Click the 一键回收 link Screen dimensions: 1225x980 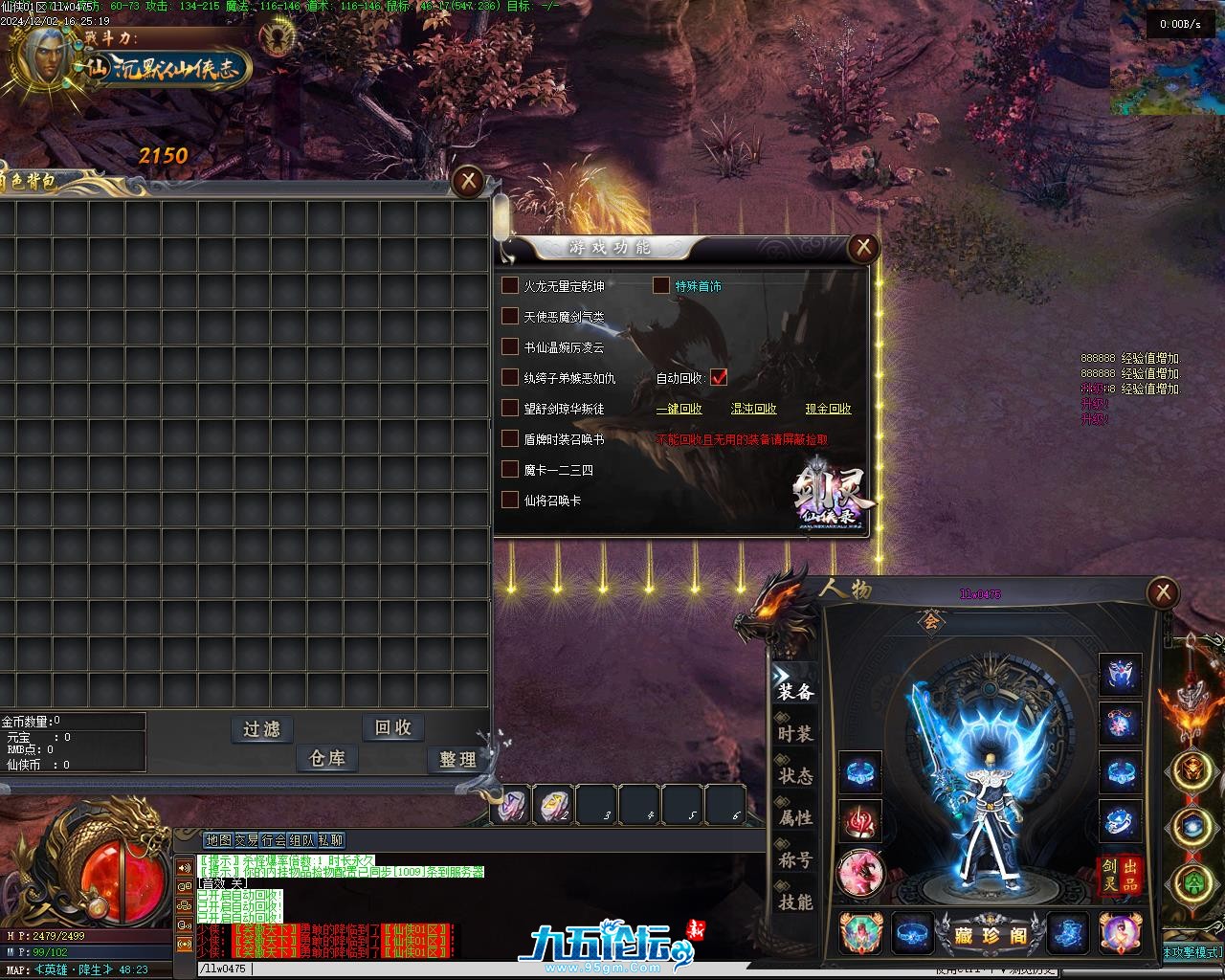(x=679, y=409)
